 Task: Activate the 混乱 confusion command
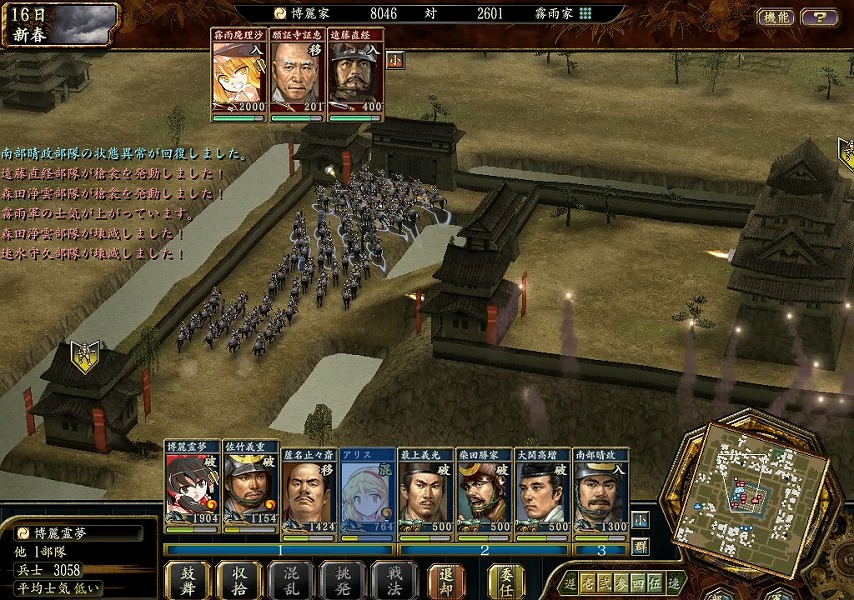click(x=291, y=580)
